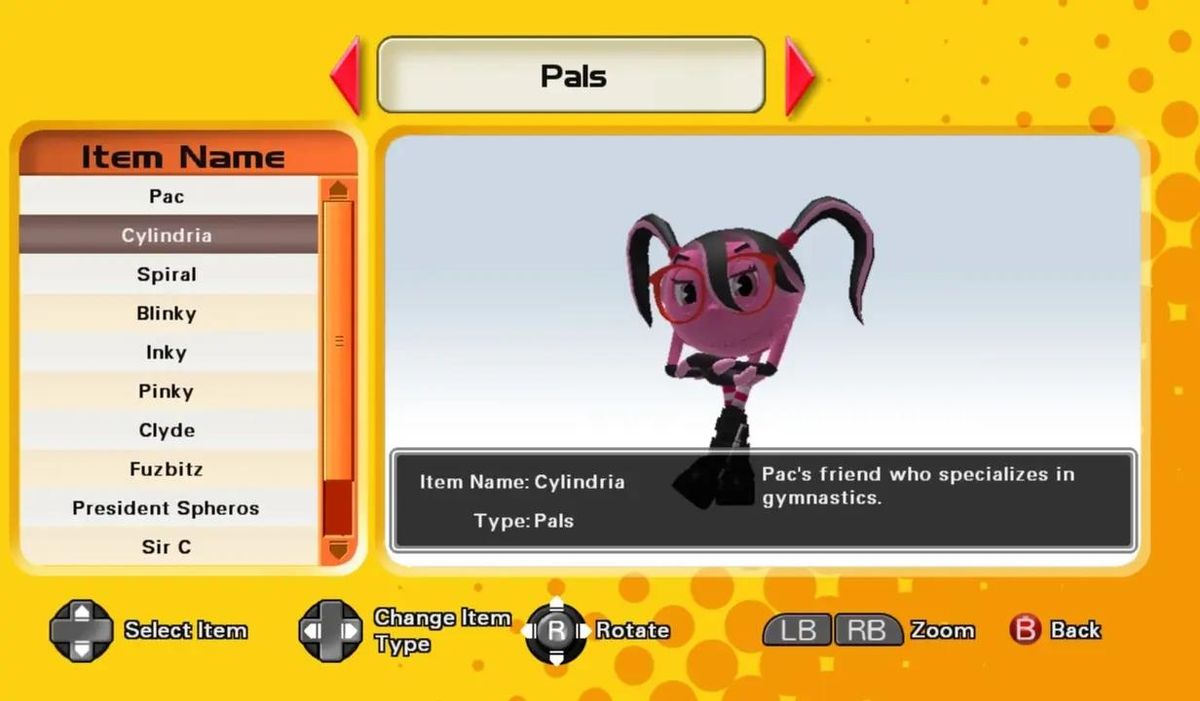This screenshot has width=1200, height=701.
Task: Choose the Cylindria list entry
Action: (167, 235)
